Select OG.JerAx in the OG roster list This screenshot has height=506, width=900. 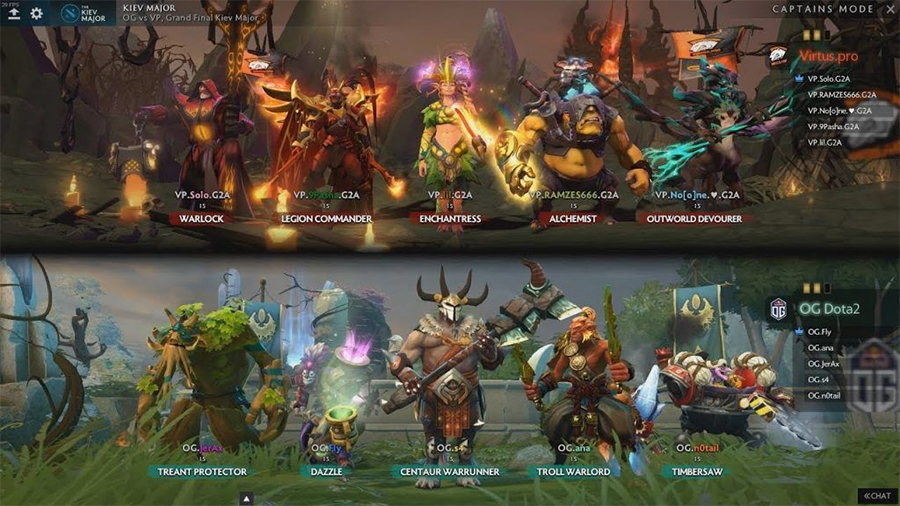pyautogui.click(x=825, y=363)
